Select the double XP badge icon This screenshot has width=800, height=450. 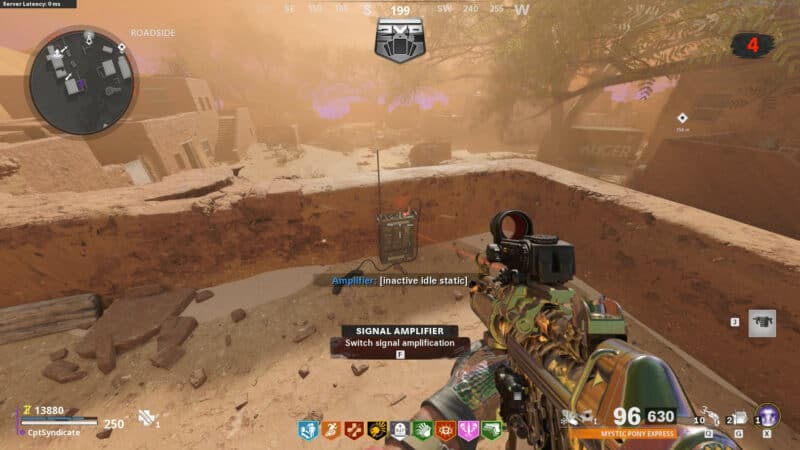tap(400, 42)
